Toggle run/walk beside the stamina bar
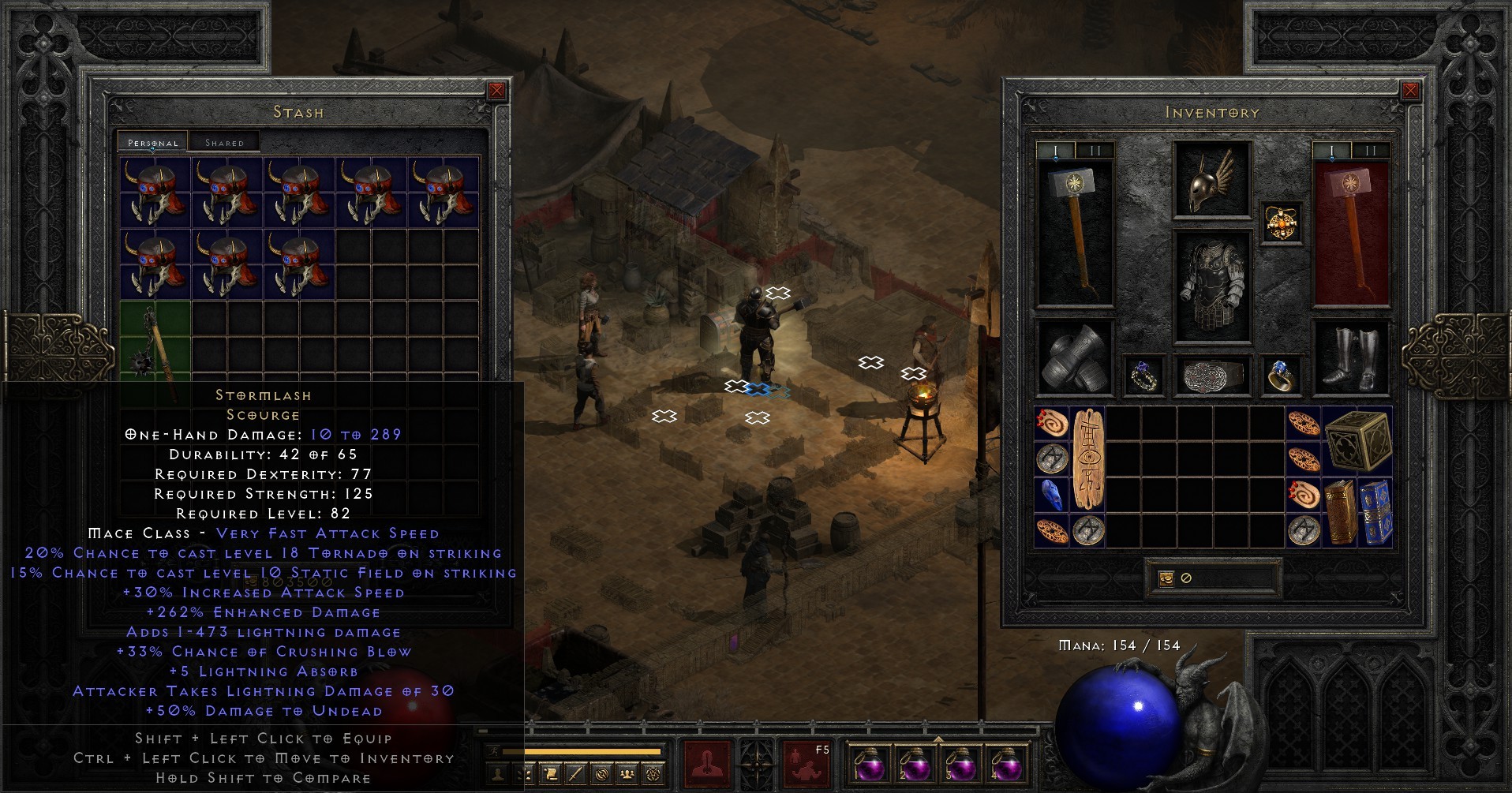Image resolution: width=1512 pixels, height=793 pixels. coord(494,752)
